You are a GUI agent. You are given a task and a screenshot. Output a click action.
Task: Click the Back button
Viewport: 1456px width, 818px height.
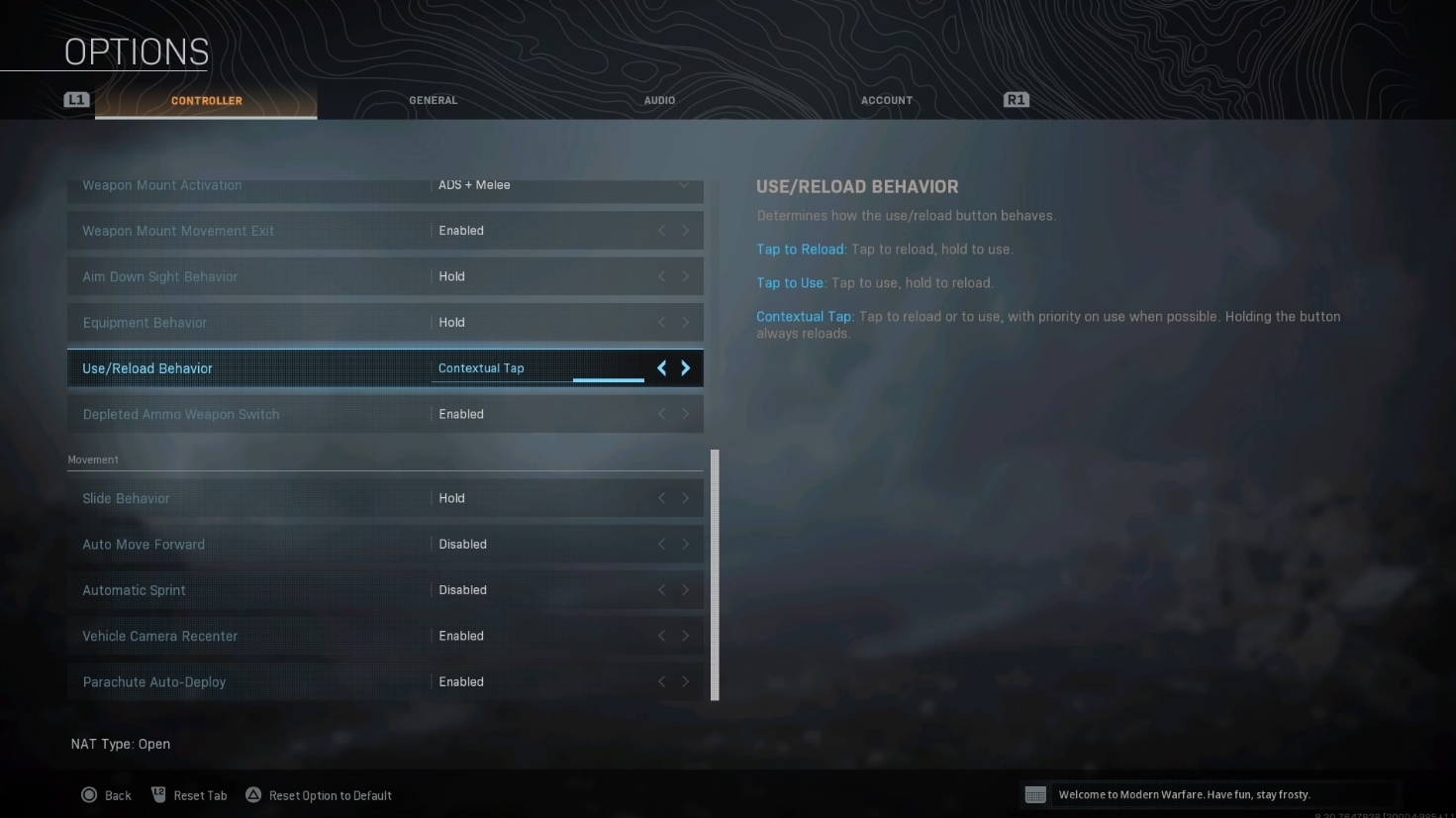pyautogui.click(x=117, y=794)
